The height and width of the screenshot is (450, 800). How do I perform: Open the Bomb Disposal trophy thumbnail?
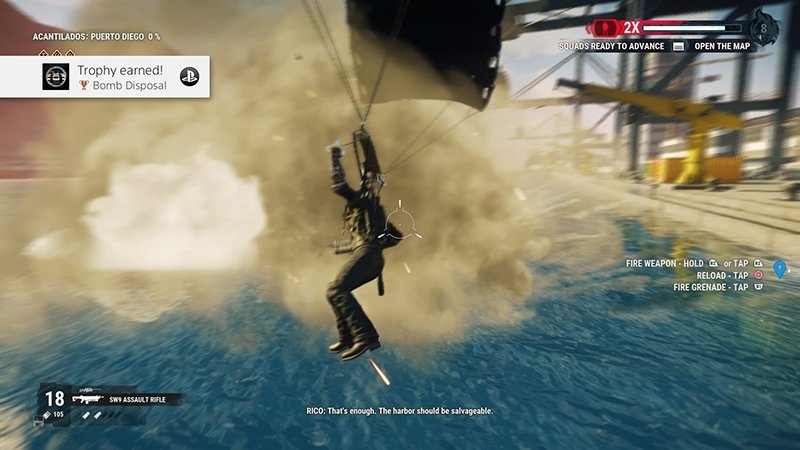[56, 77]
